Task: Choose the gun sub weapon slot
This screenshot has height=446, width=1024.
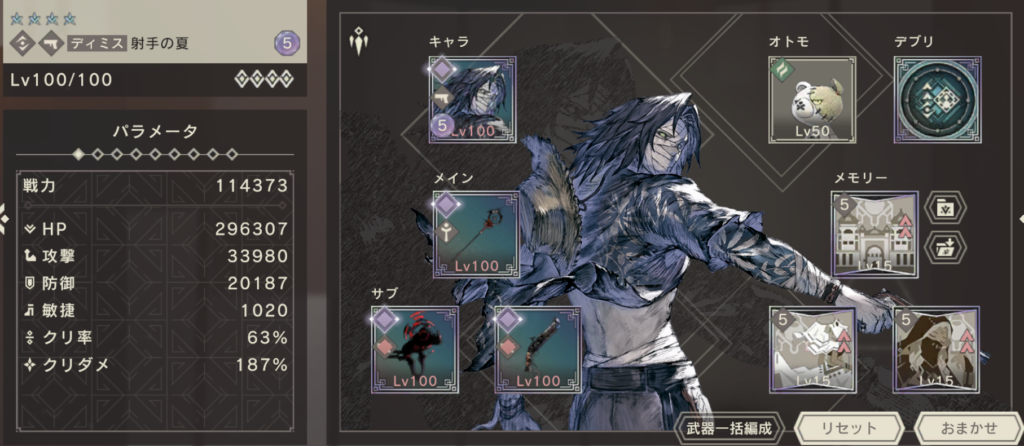Action: (539, 349)
